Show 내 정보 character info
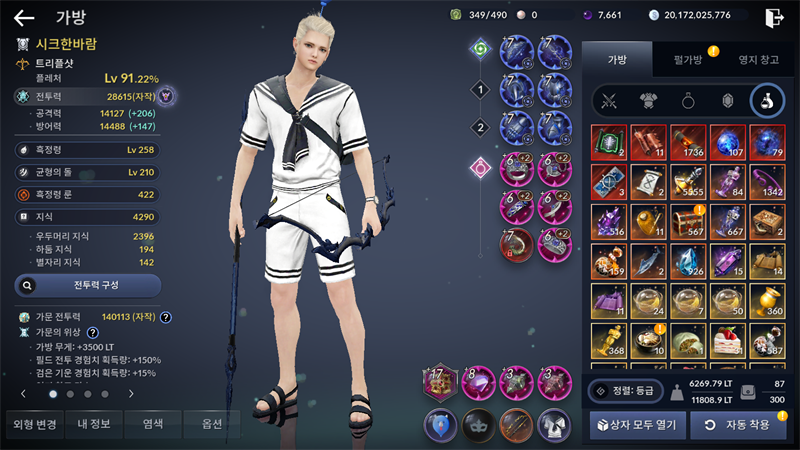 pyautogui.click(x=94, y=424)
